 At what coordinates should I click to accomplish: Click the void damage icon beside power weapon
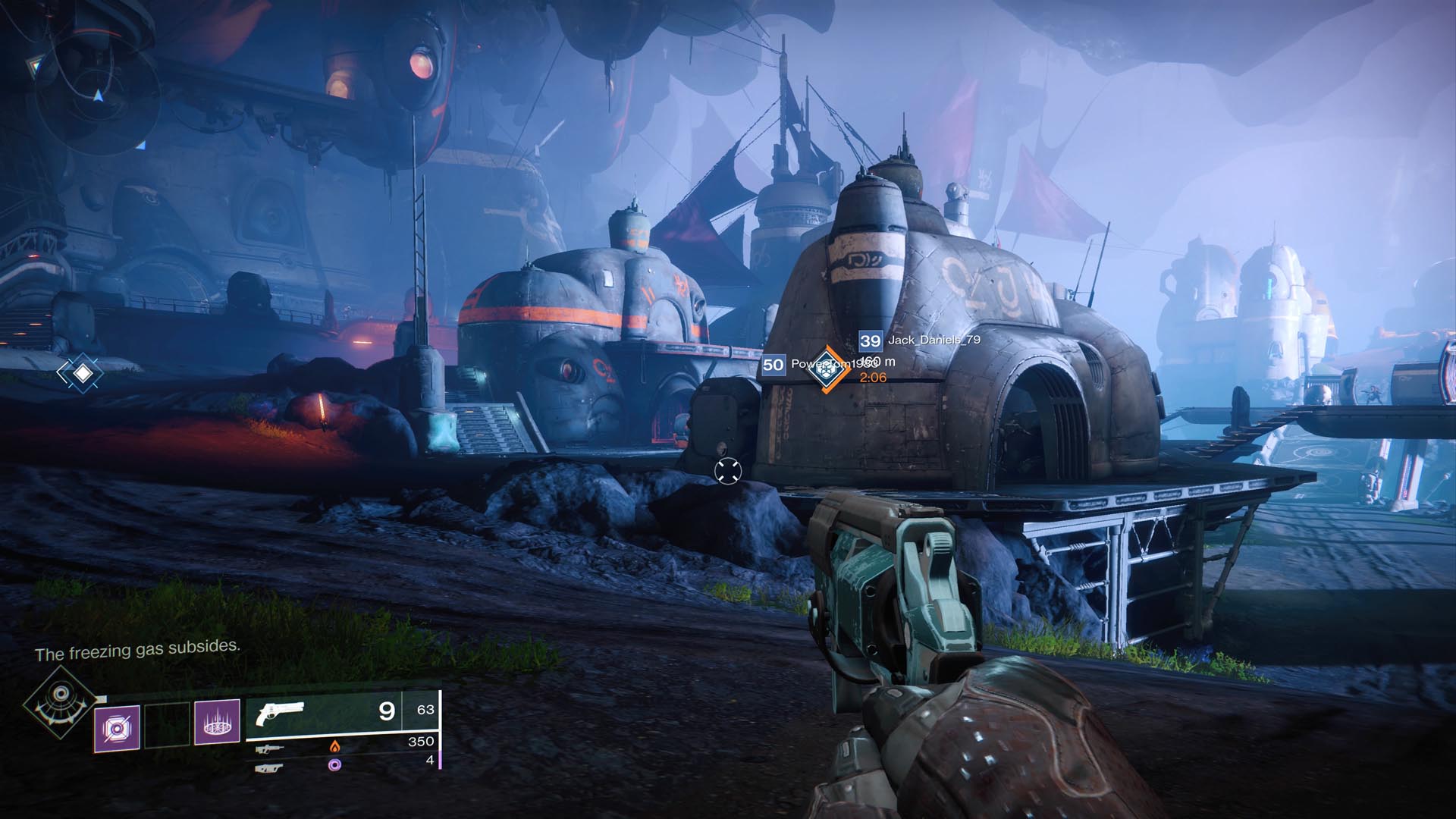334,766
